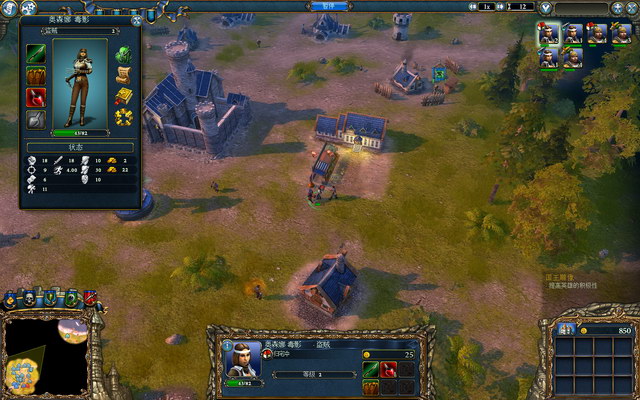The width and height of the screenshot is (640, 400).
Task: Increase the game speed
Action: (501, 6)
